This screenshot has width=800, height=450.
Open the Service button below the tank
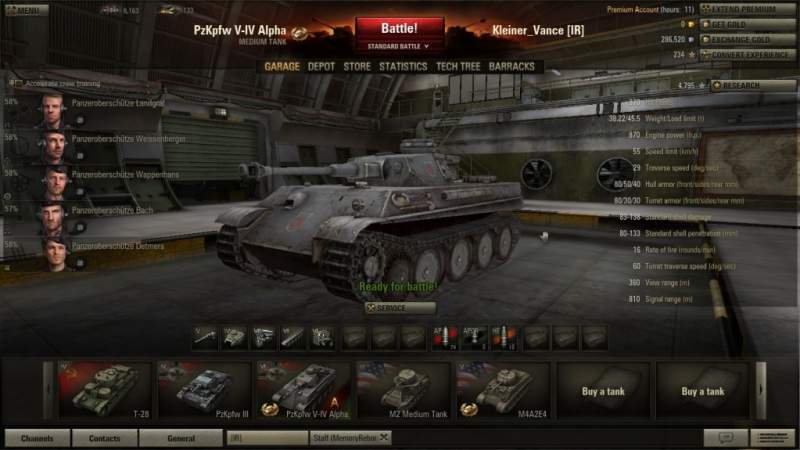point(400,309)
